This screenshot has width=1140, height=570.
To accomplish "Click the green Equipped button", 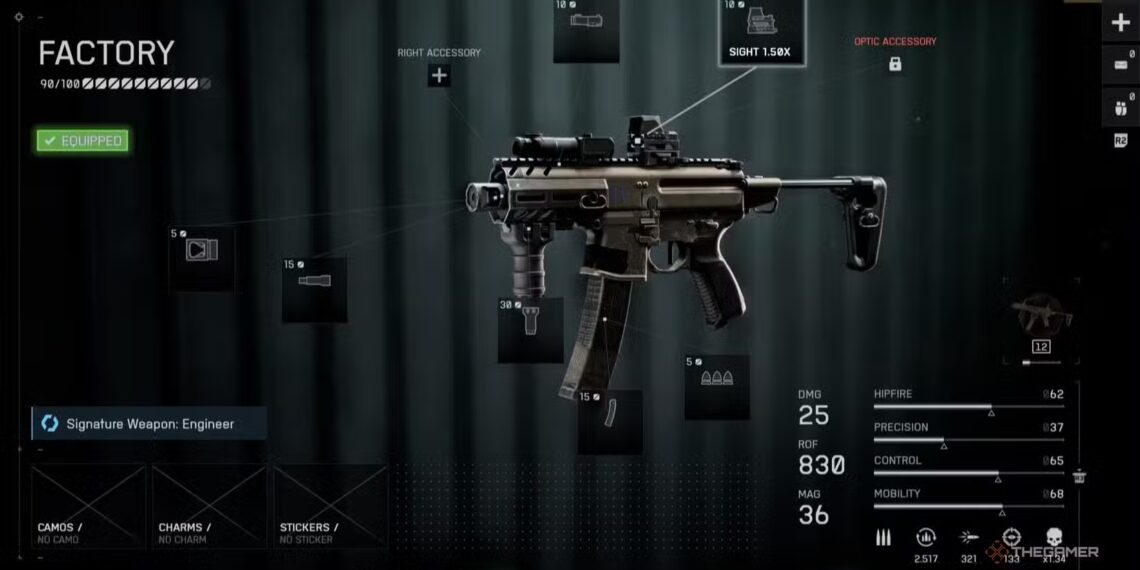I will tap(82, 141).
